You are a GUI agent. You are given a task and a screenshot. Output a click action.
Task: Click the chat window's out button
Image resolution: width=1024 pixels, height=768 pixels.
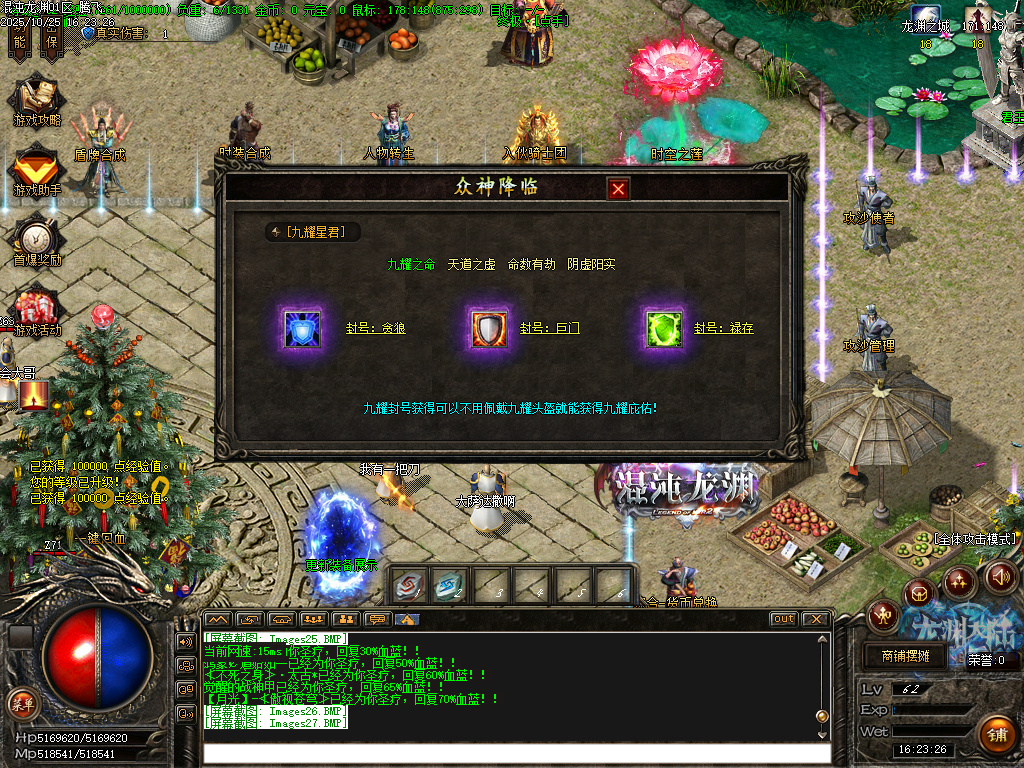click(784, 619)
